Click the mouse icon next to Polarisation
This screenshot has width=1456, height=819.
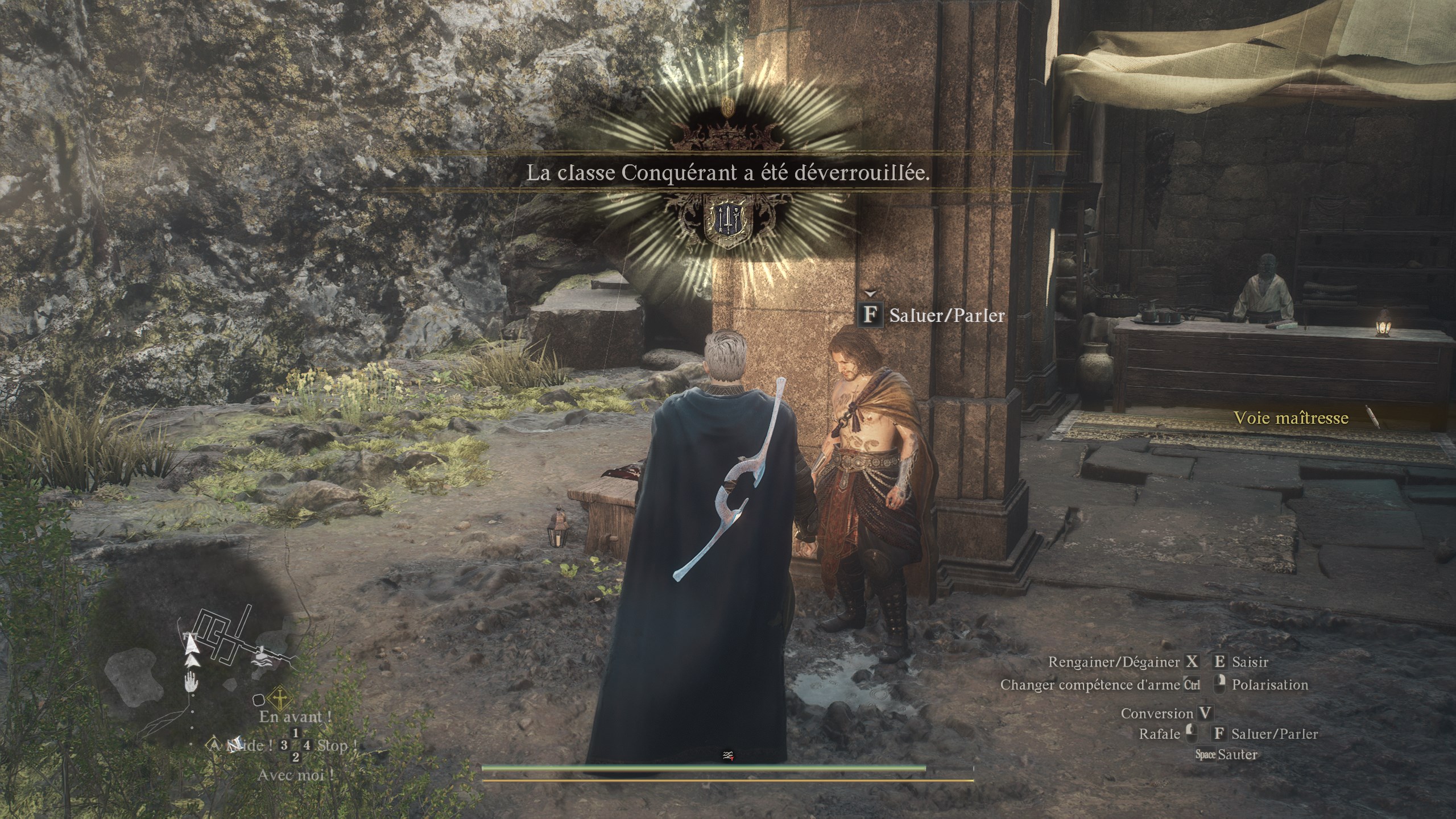click(1219, 685)
